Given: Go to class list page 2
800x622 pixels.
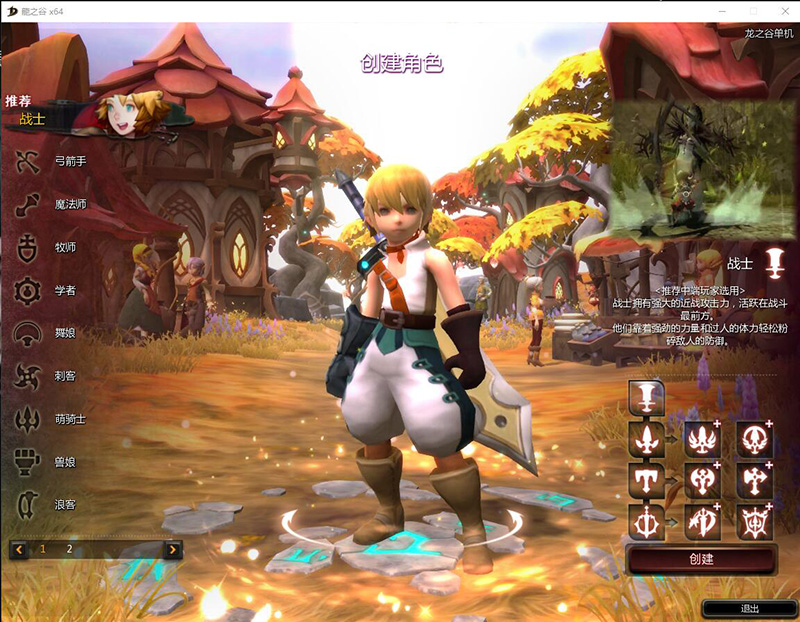Looking at the screenshot, I should click(x=69, y=549).
